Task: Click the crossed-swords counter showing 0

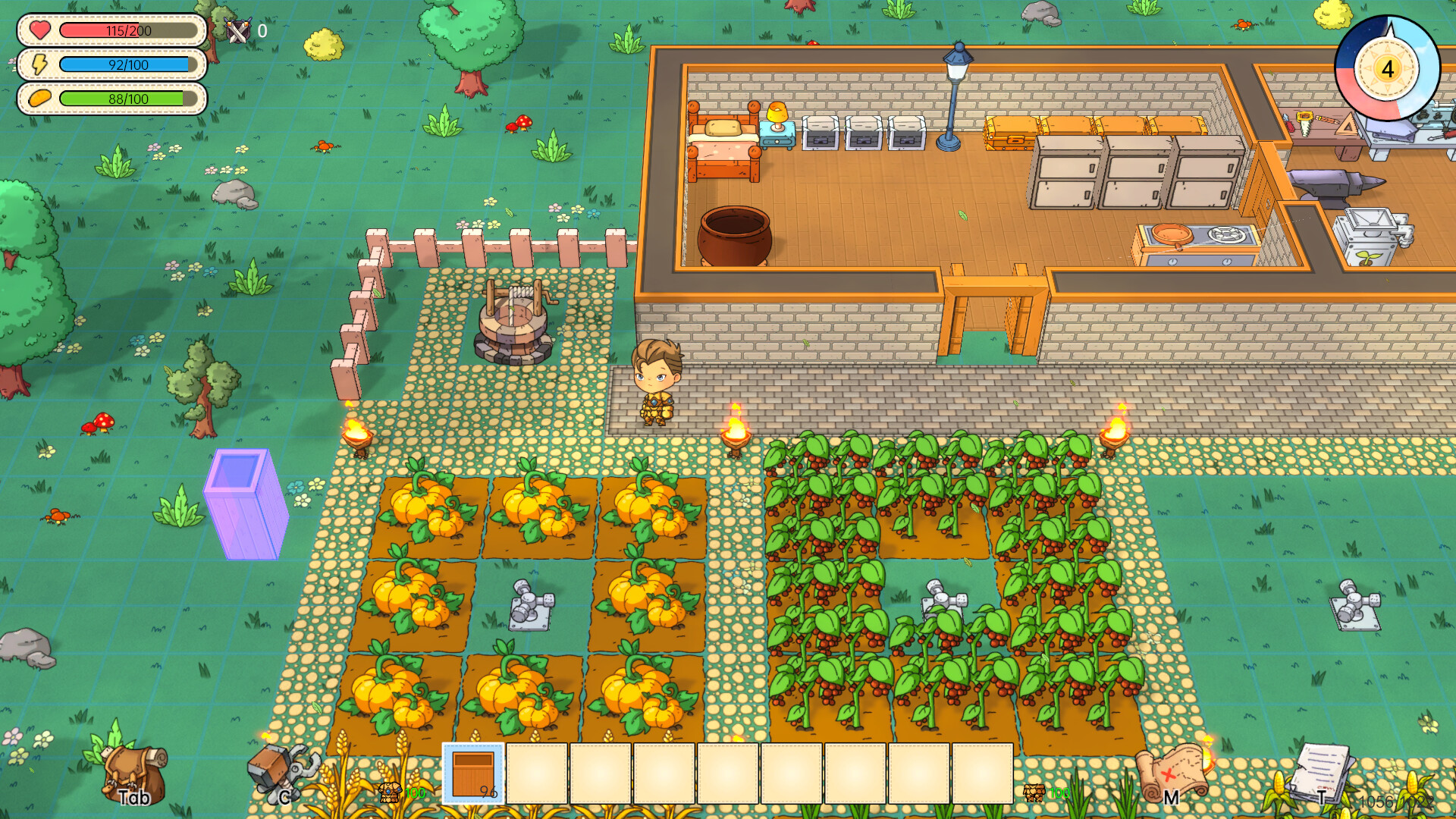Action: (x=240, y=31)
